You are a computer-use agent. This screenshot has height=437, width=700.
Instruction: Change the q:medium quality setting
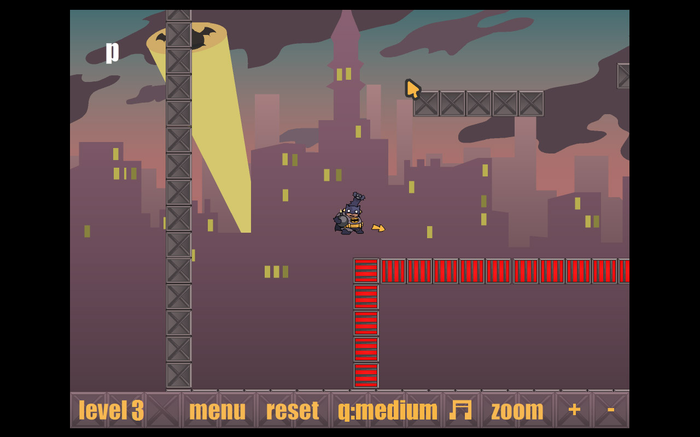[387, 410]
